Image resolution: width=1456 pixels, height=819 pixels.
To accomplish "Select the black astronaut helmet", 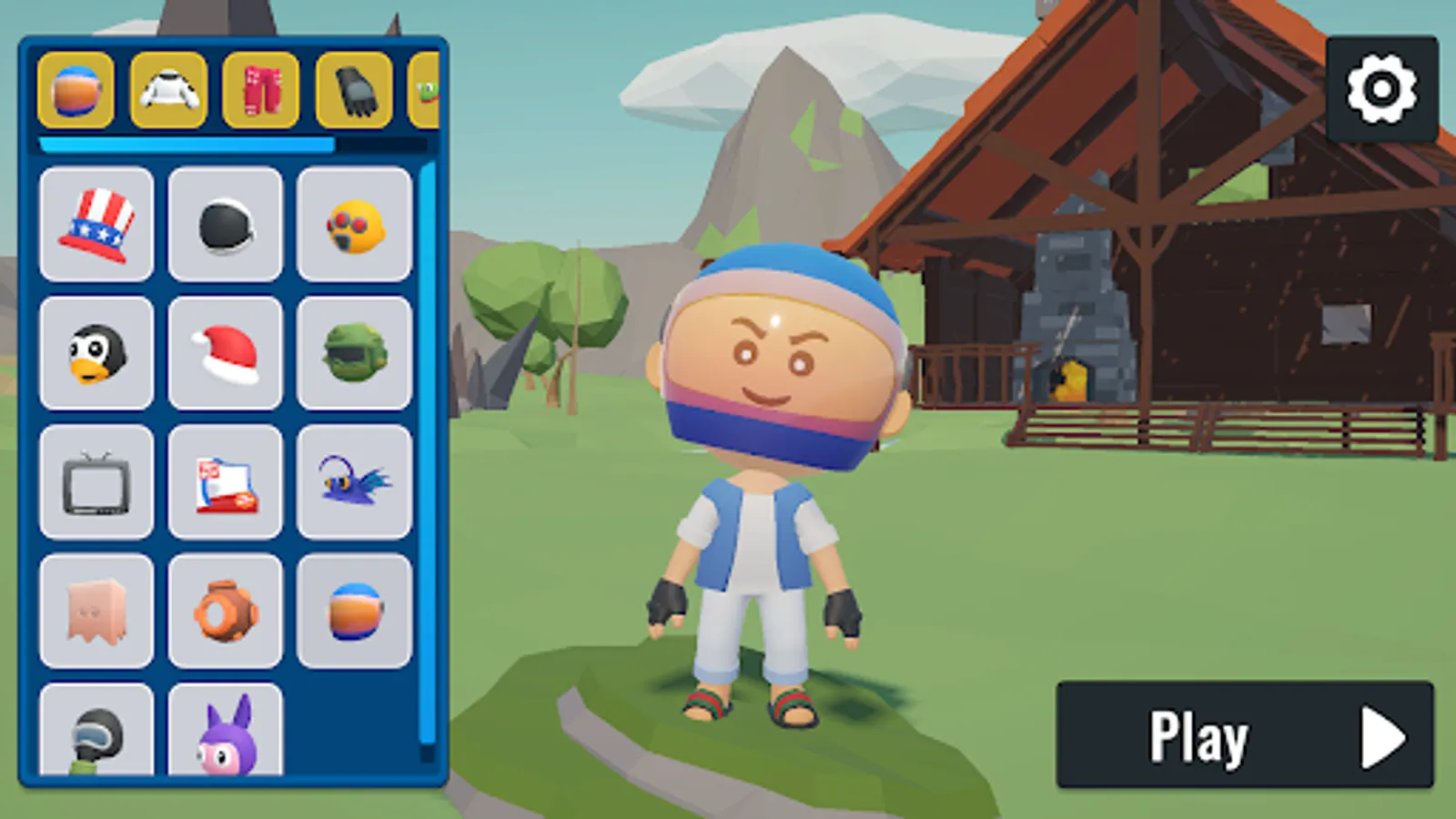I will [225, 225].
